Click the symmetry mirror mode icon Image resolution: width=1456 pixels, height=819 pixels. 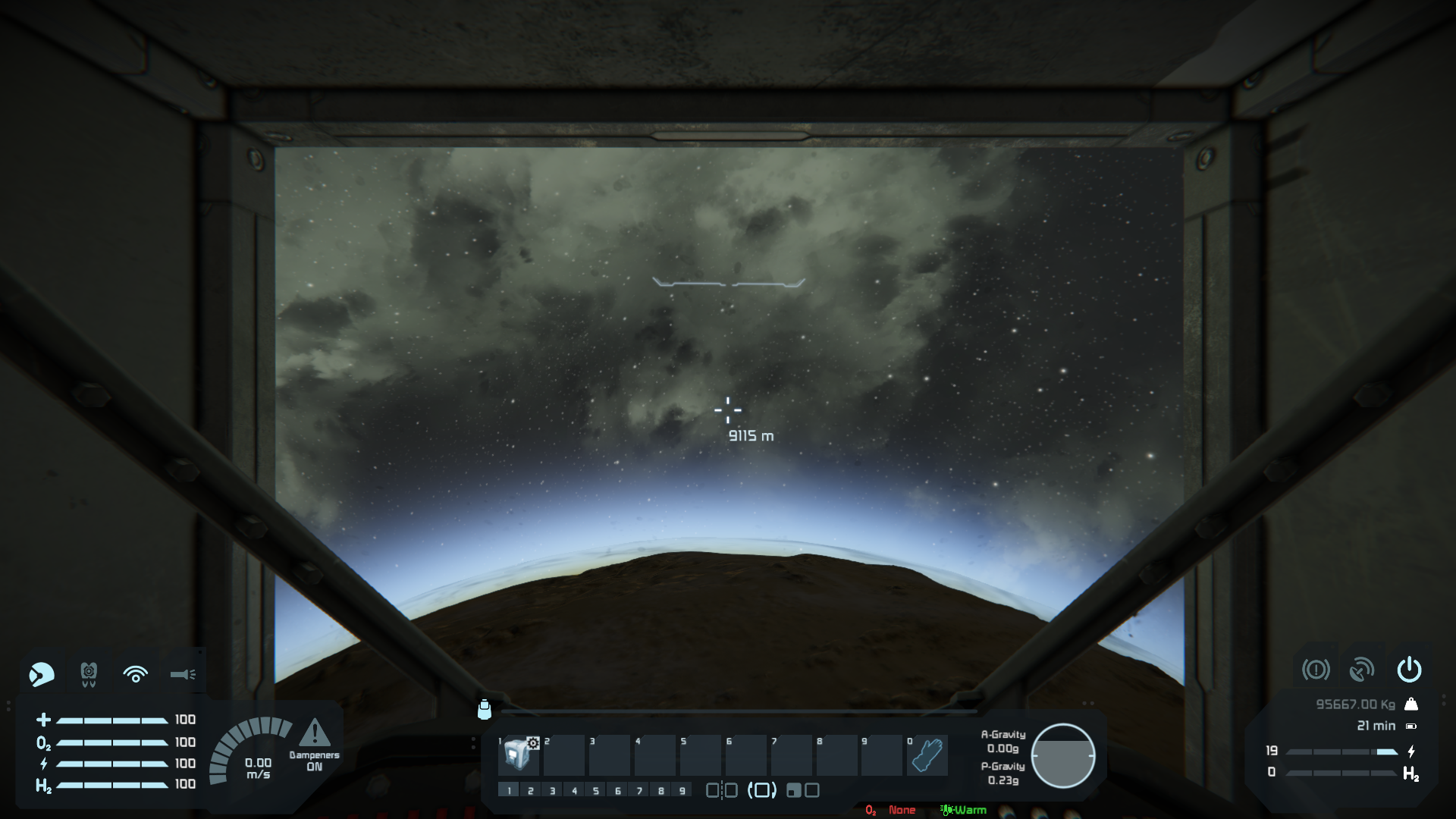pos(721,791)
